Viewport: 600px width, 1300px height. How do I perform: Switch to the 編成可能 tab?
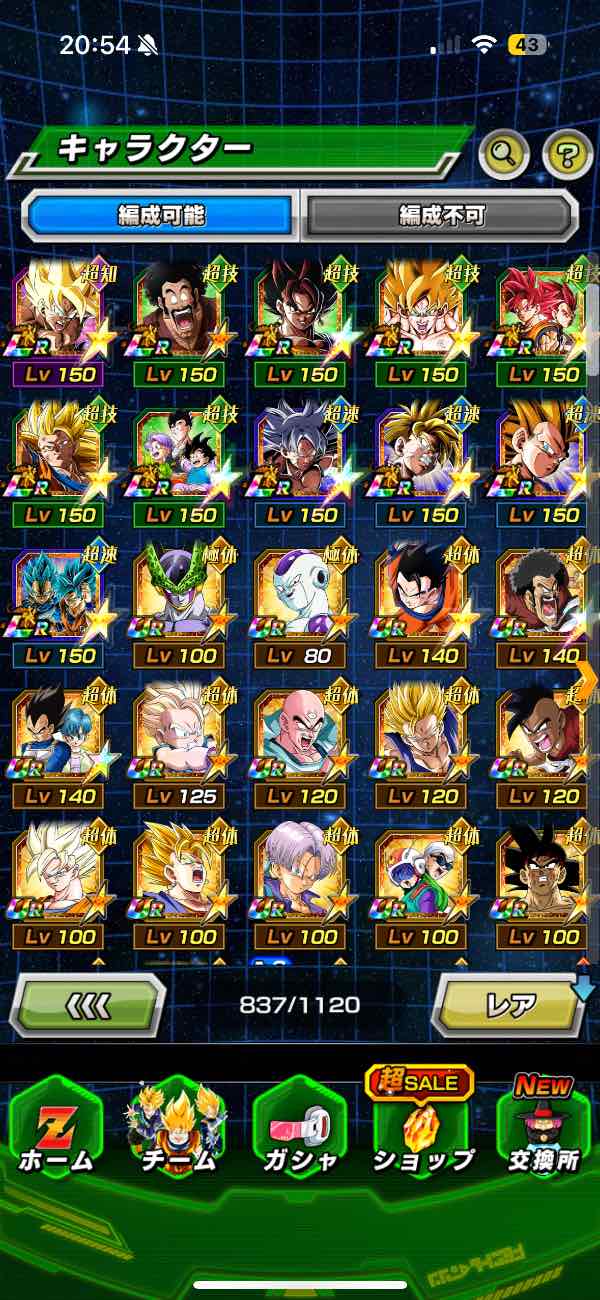[160, 214]
